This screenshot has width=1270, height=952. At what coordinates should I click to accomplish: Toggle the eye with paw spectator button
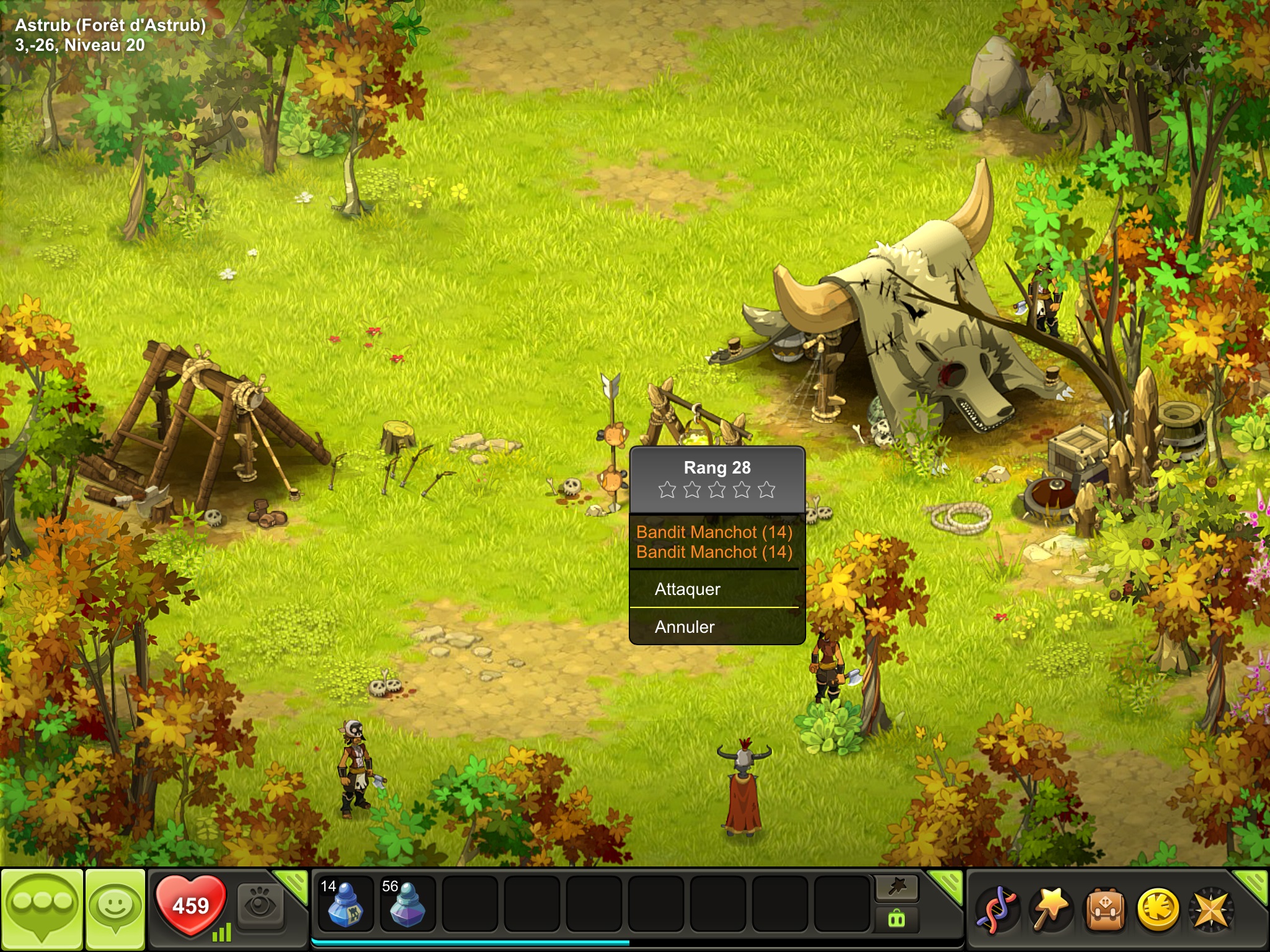point(260,906)
